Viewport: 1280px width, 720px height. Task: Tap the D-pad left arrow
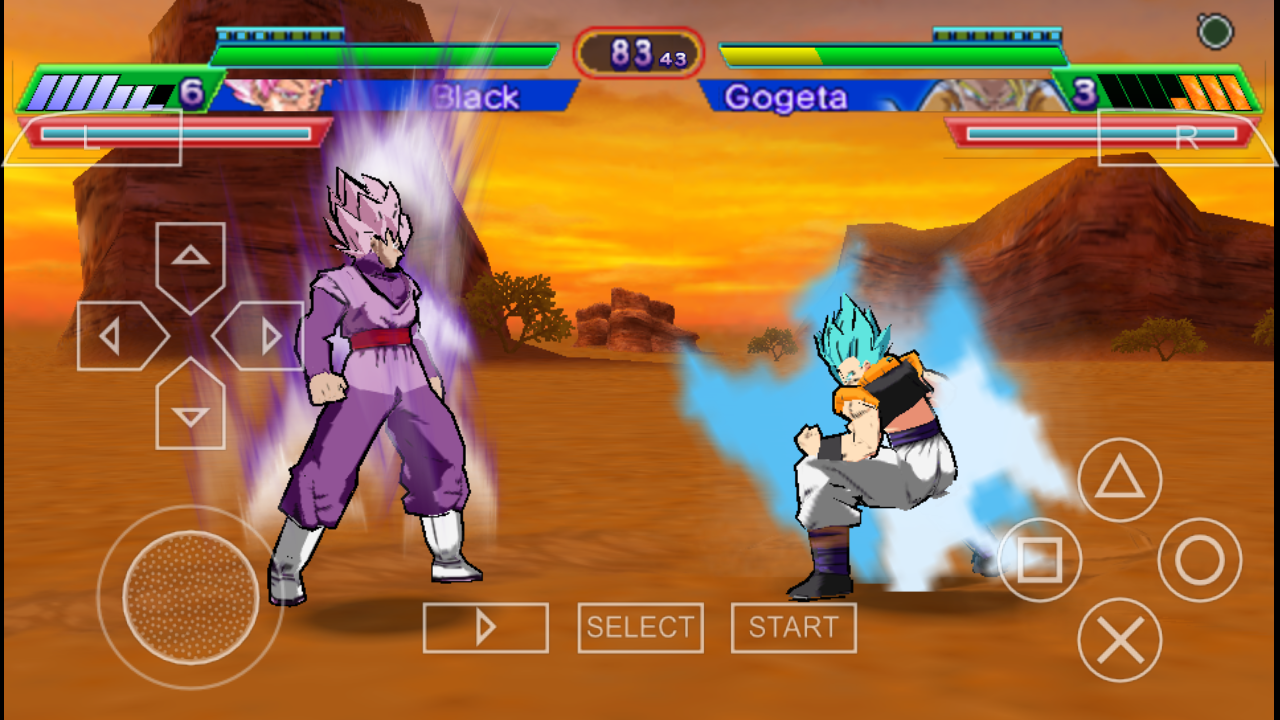click(x=118, y=336)
